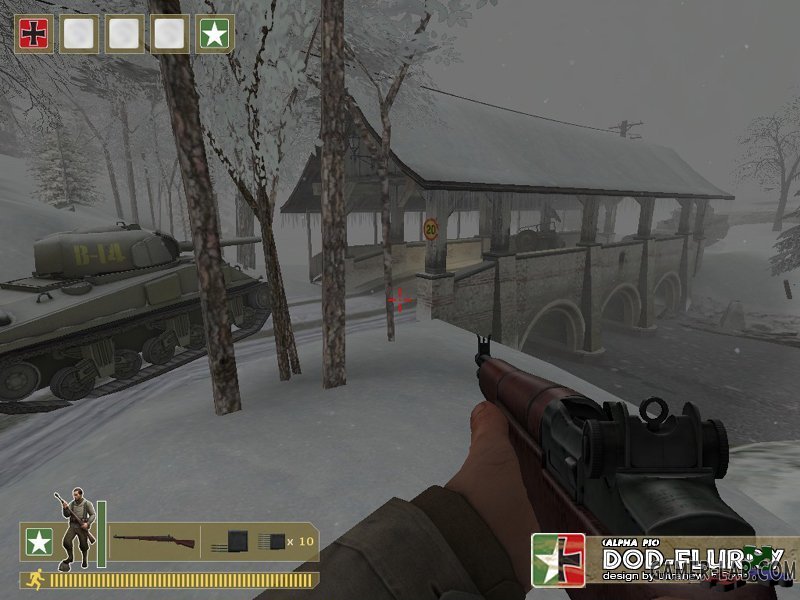Select the soldier figure status icon
The width and height of the screenshot is (800, 600).
pyautogui.click(x=74, y=527)
